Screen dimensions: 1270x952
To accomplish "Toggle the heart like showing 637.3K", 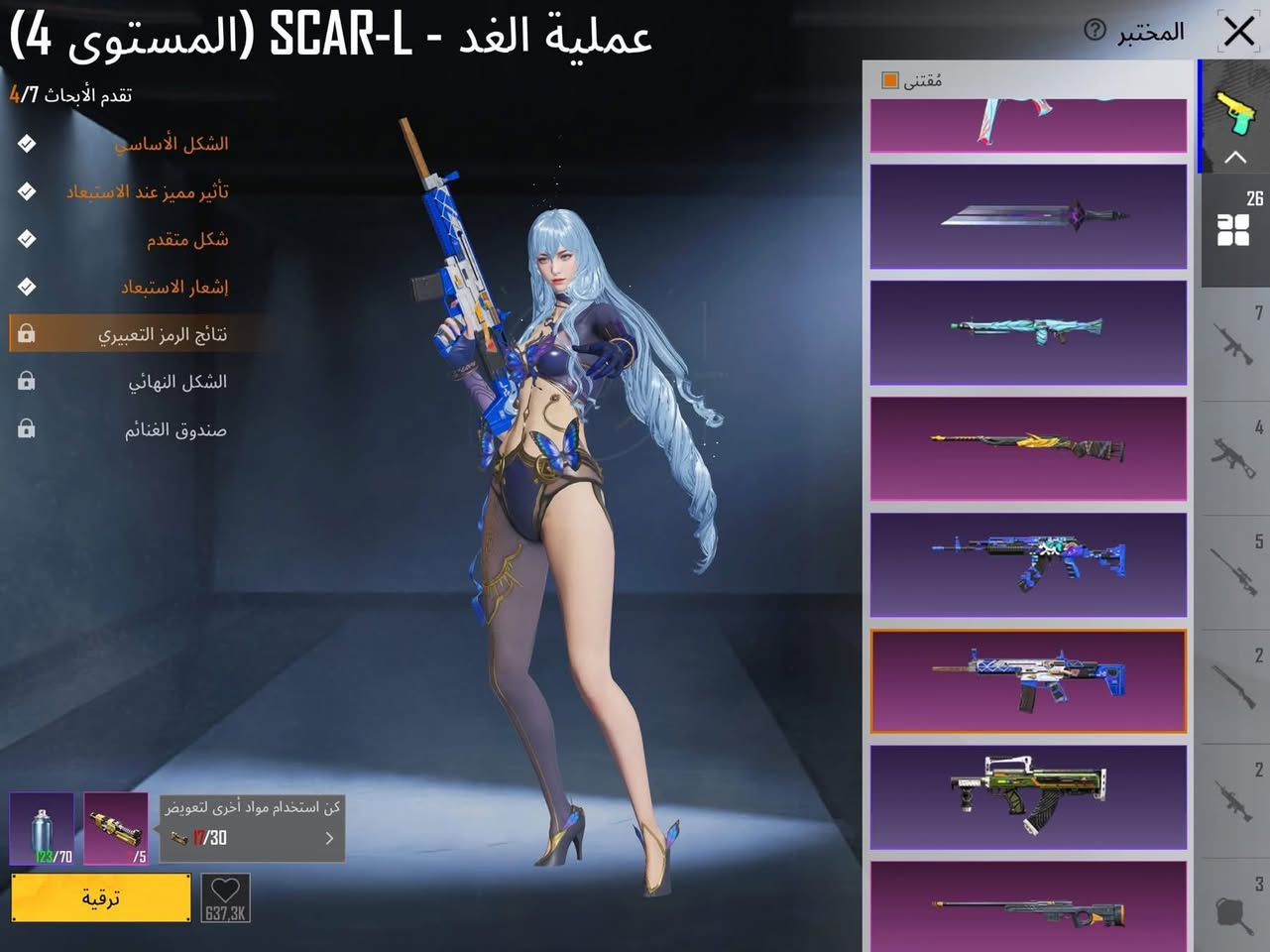I will coord(224,897).
